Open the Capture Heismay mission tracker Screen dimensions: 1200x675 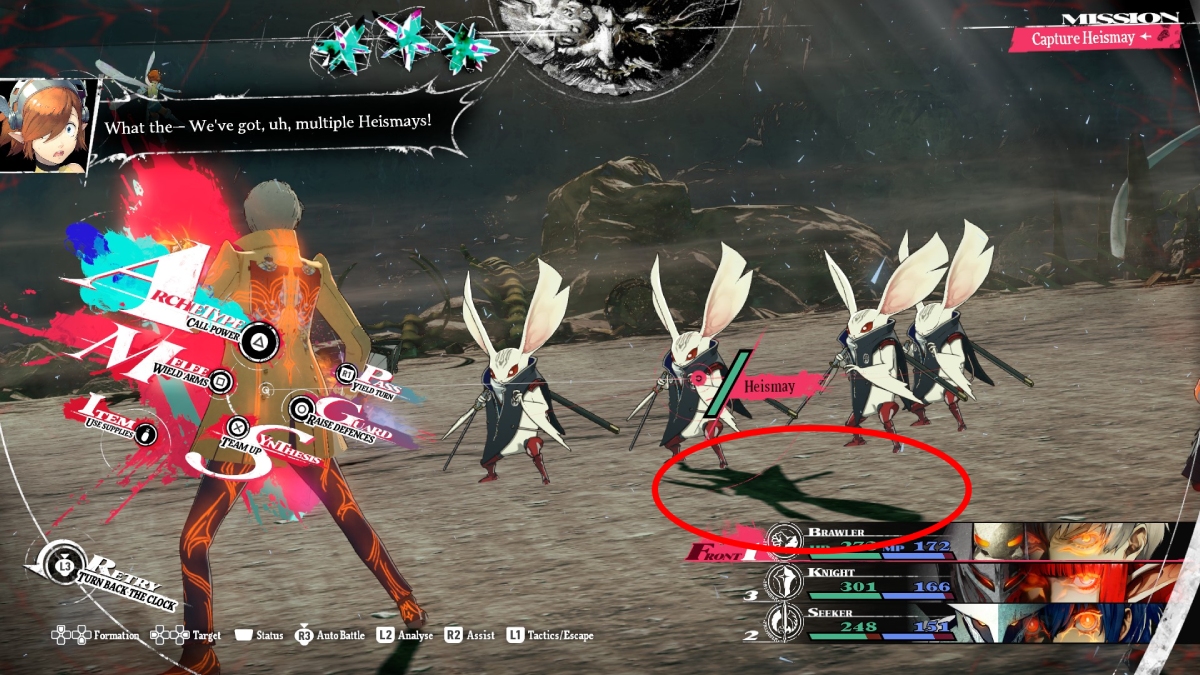point(1083,38)
